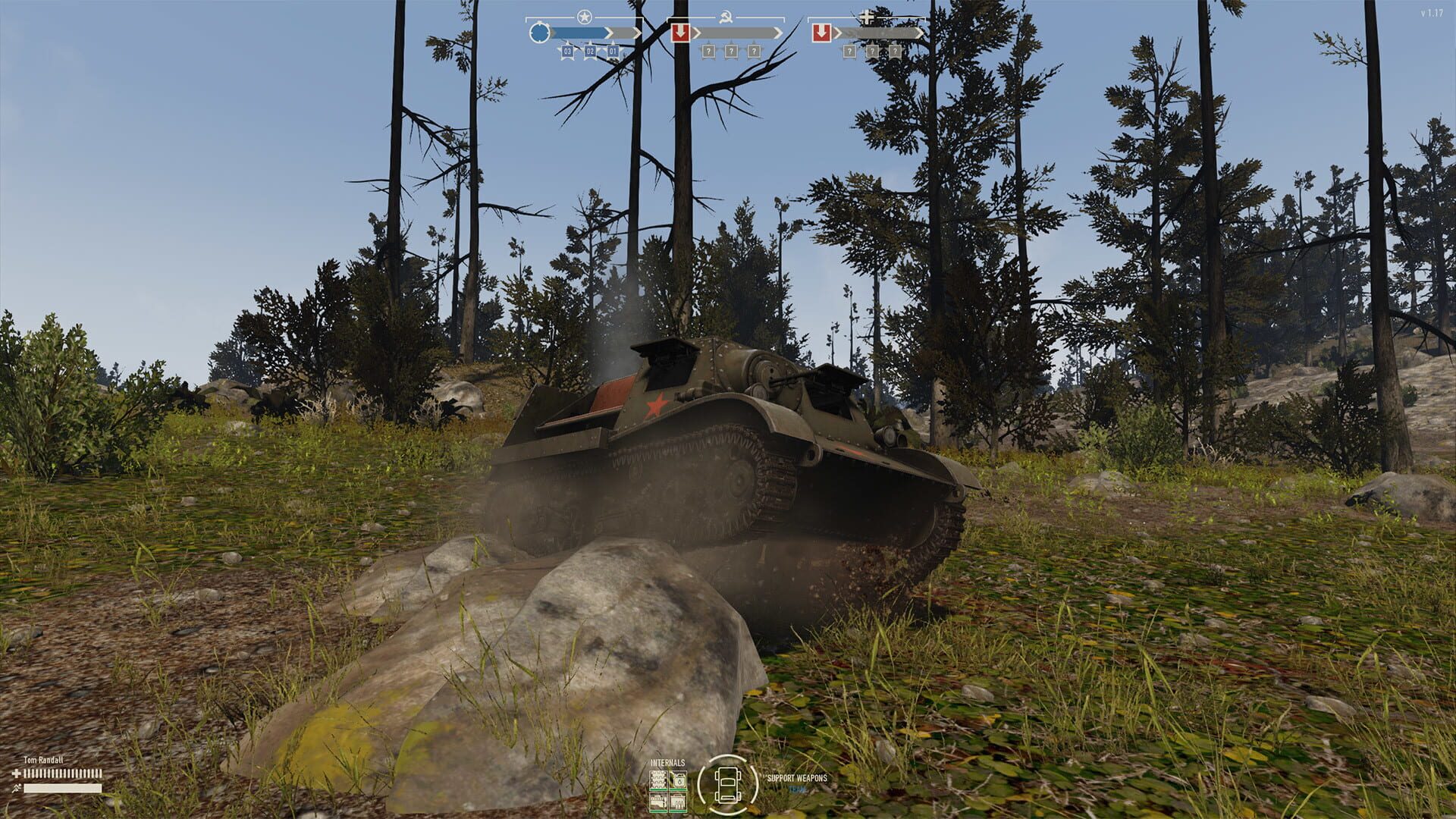Select the German cross faction emblem
The height and width of the screenshot is (819, 1456).
[865, 17]
